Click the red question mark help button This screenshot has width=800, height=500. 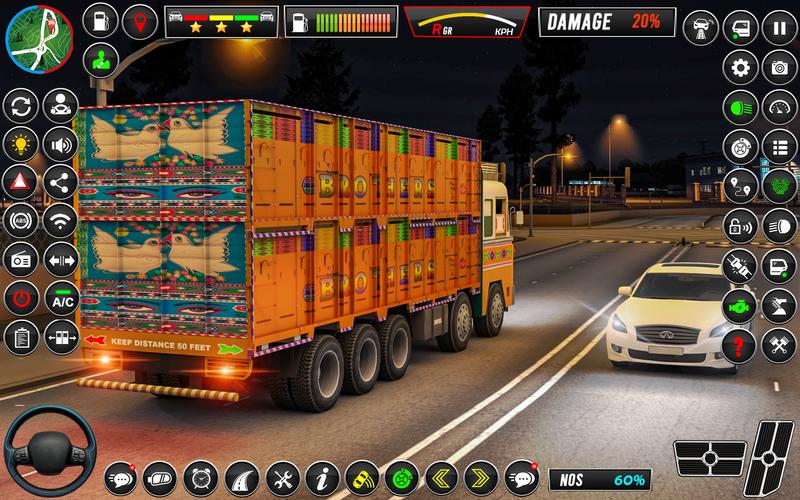[x=740, y=345]
